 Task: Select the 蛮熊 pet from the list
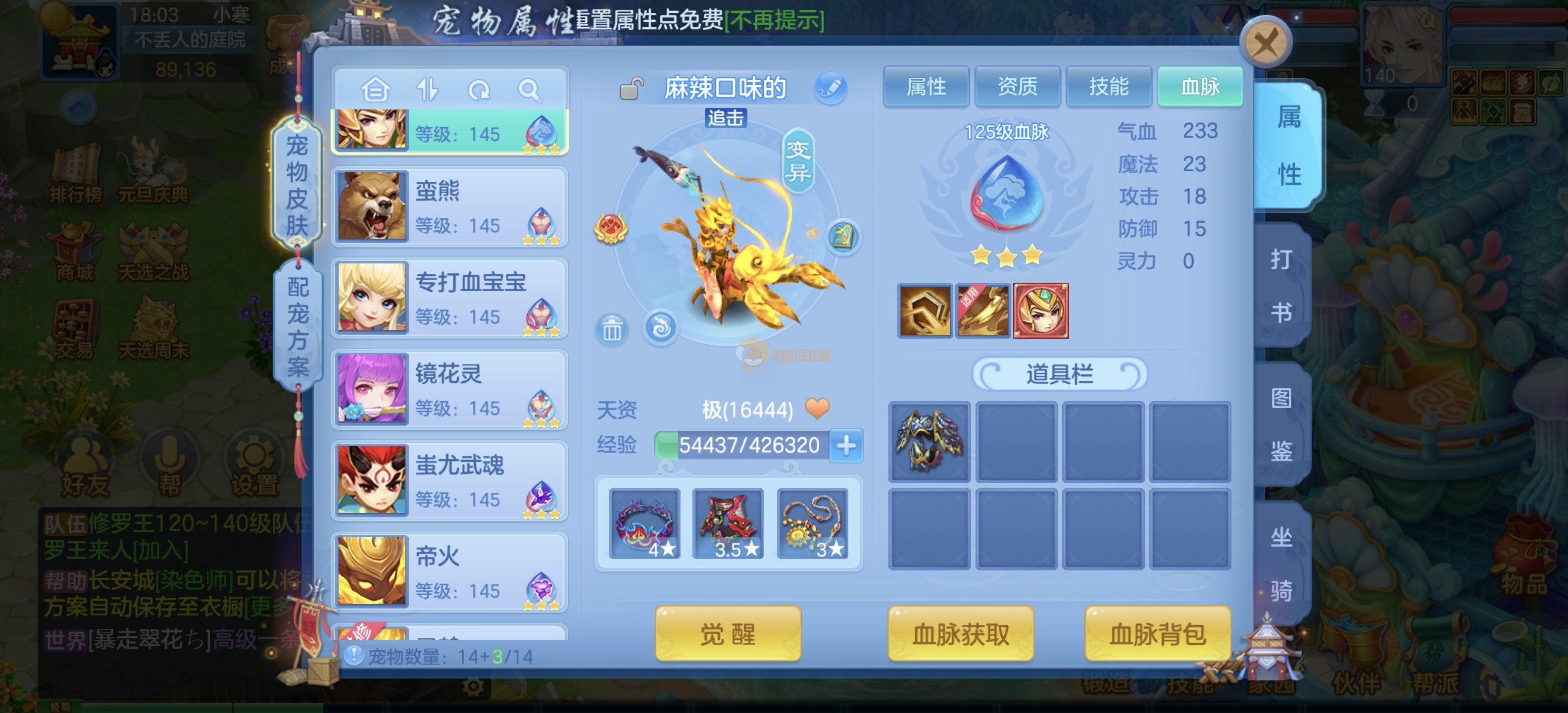pyautogui.click(x=450, y=207)
